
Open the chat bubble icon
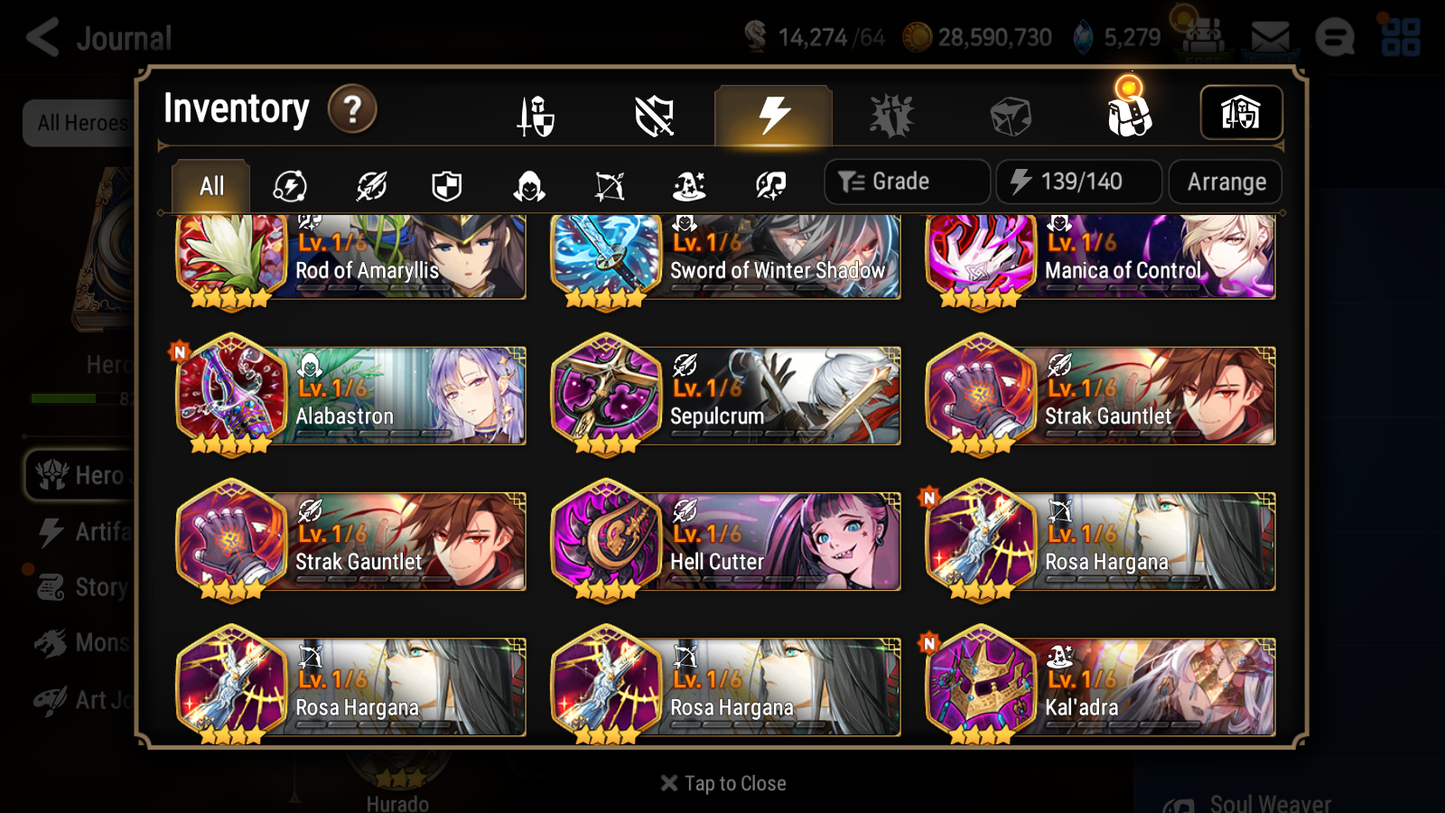point(1334,36)
